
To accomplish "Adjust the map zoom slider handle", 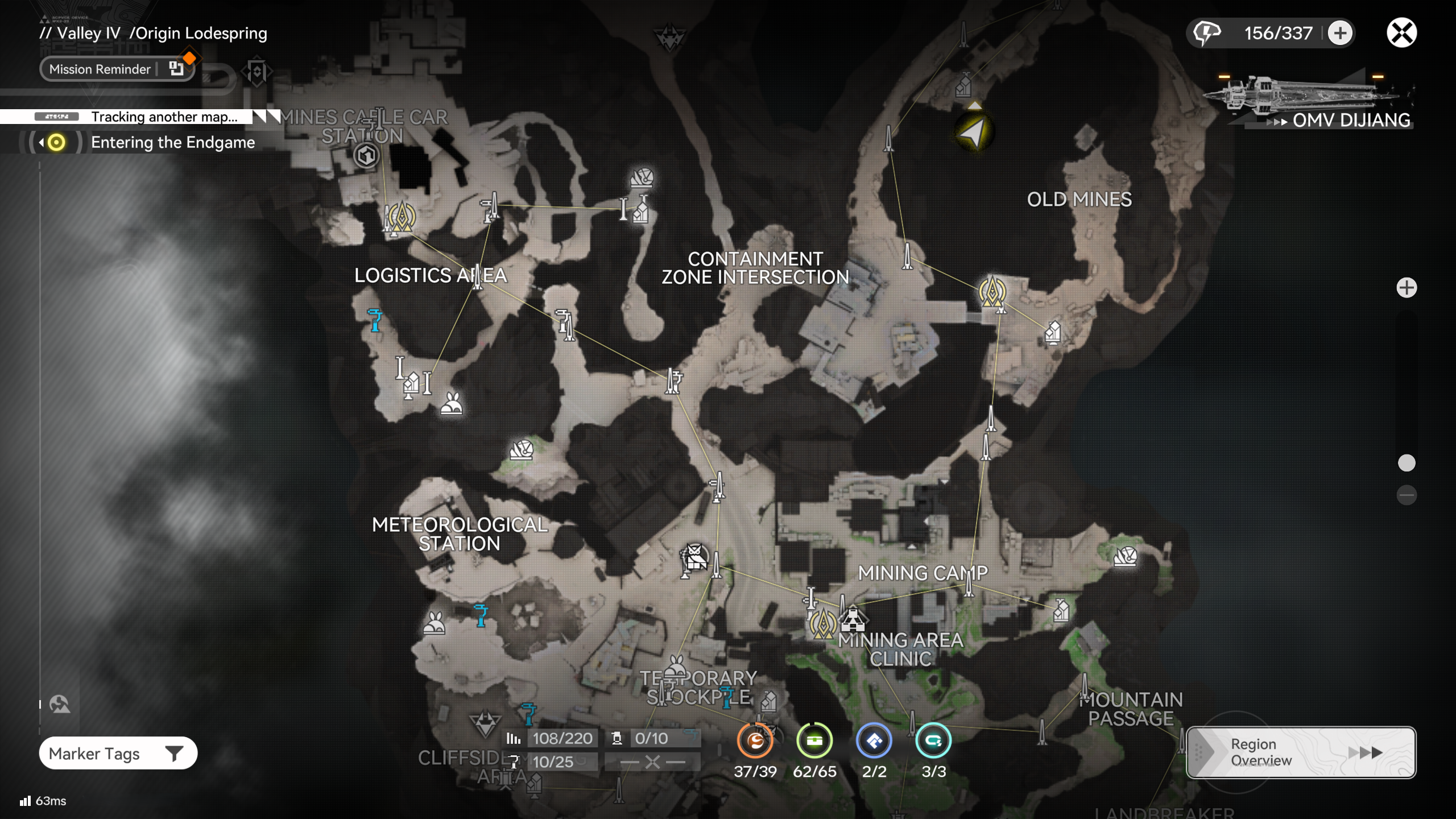I will click(x=1407, y=463).
